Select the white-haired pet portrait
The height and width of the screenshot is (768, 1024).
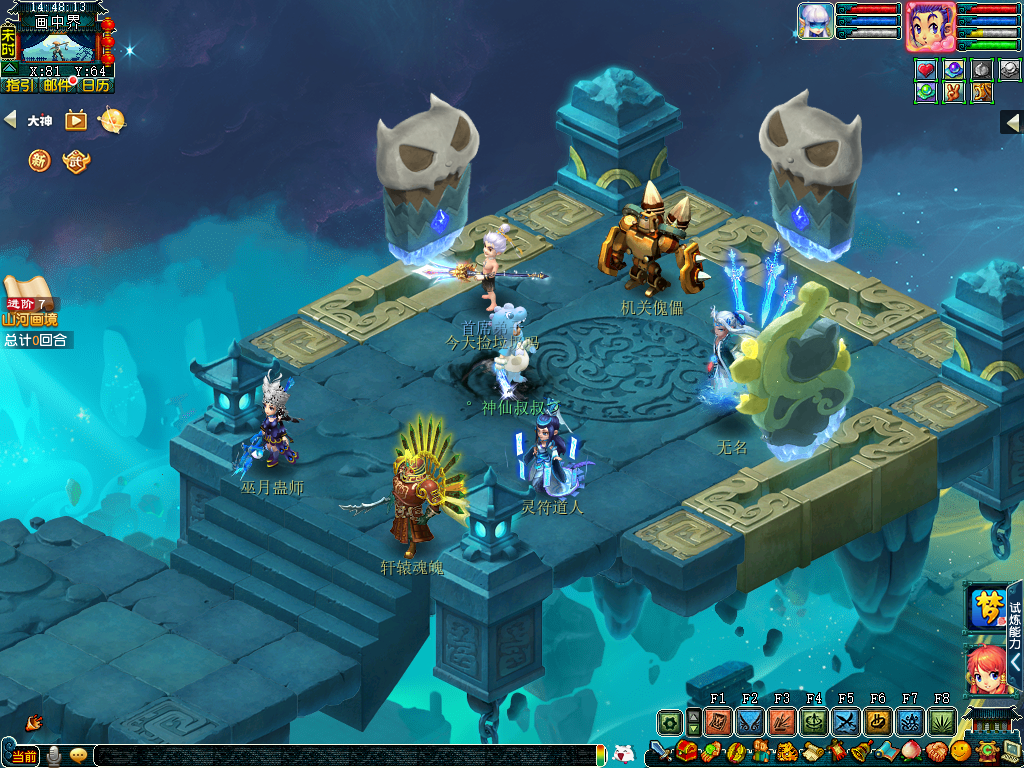point(815,20)
